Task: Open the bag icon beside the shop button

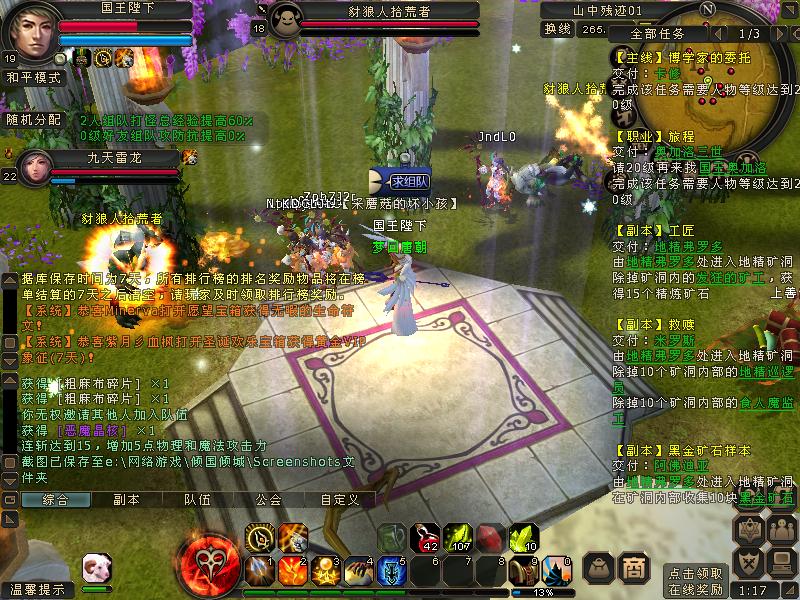Action: coord(598,567)
